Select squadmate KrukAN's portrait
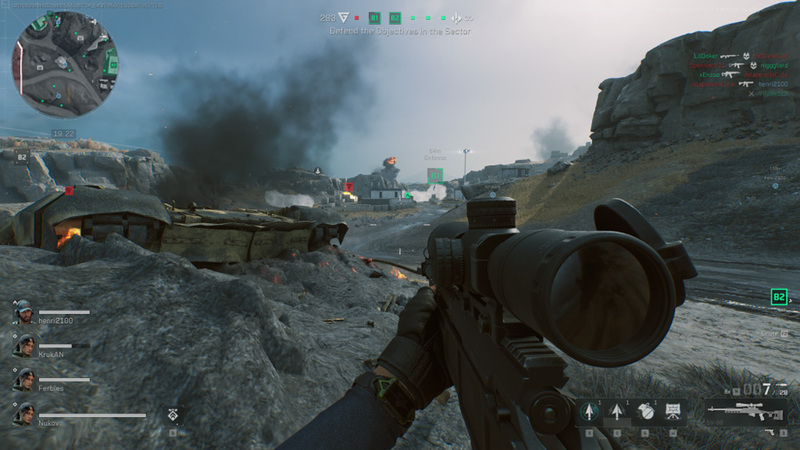The image size is (800, 450). click(23, 345)
